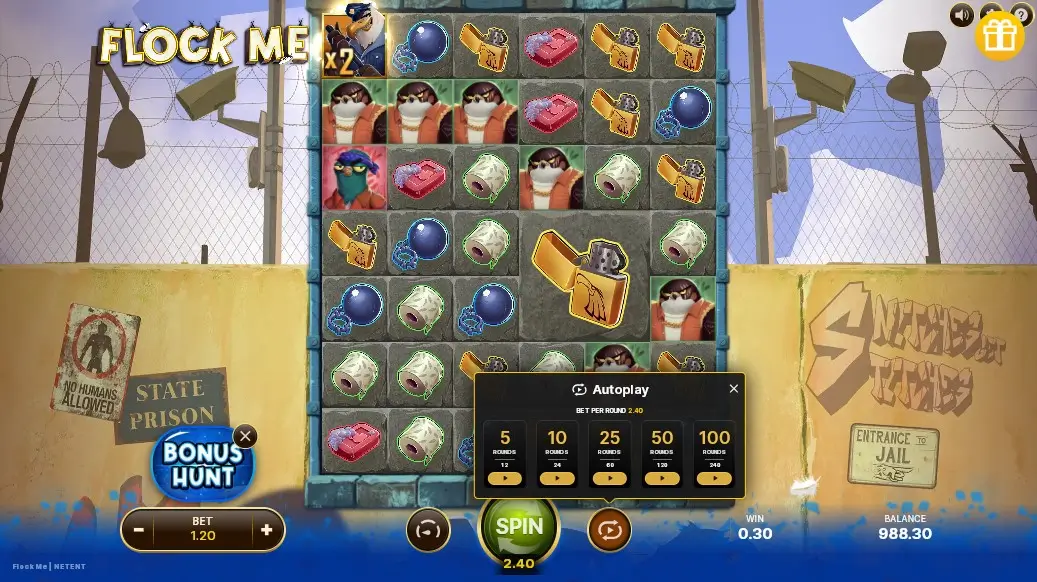Increase the bet with the plus button

(266, 530)
